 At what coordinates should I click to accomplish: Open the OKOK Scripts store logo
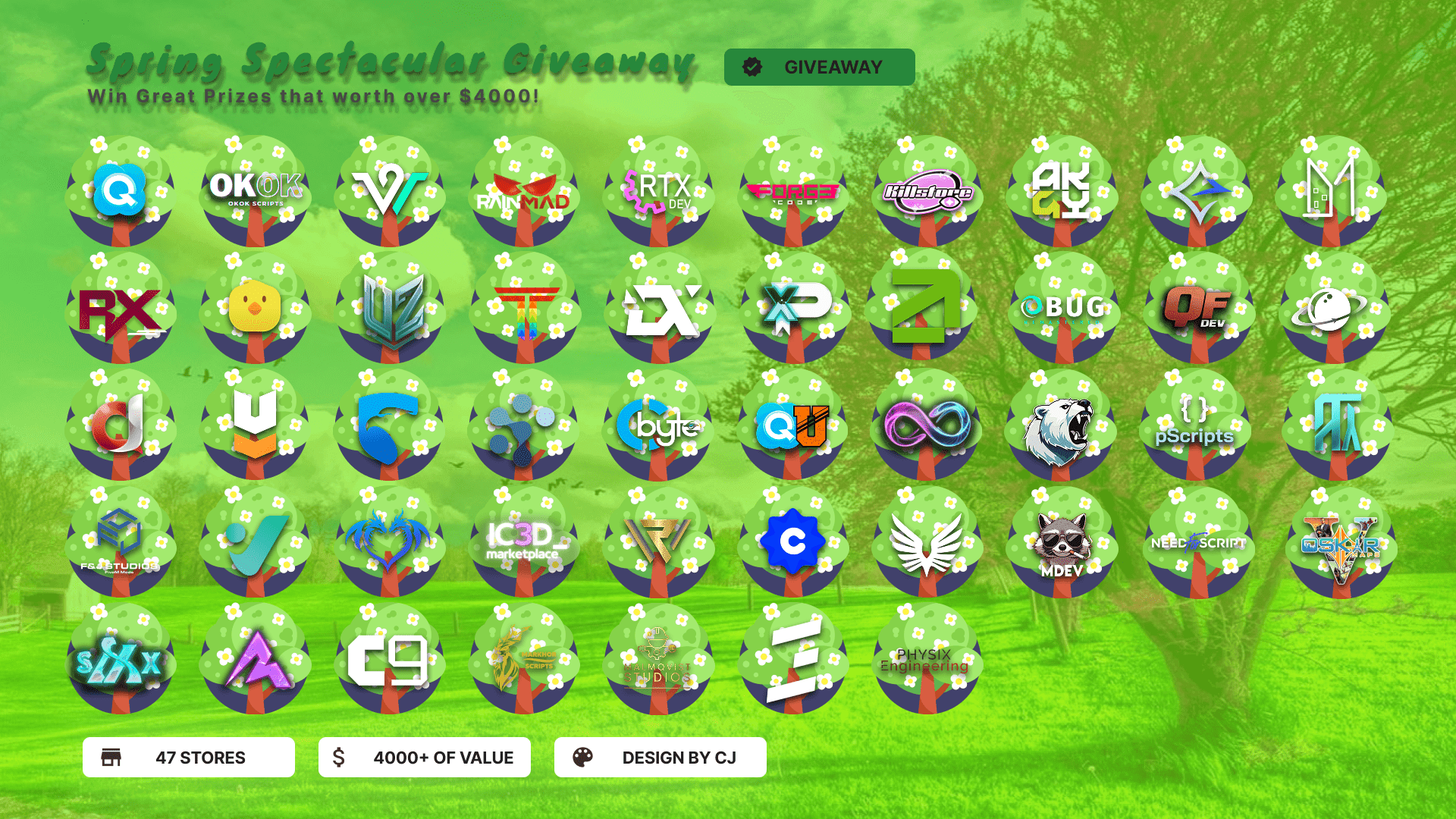(x=256, y=190)
